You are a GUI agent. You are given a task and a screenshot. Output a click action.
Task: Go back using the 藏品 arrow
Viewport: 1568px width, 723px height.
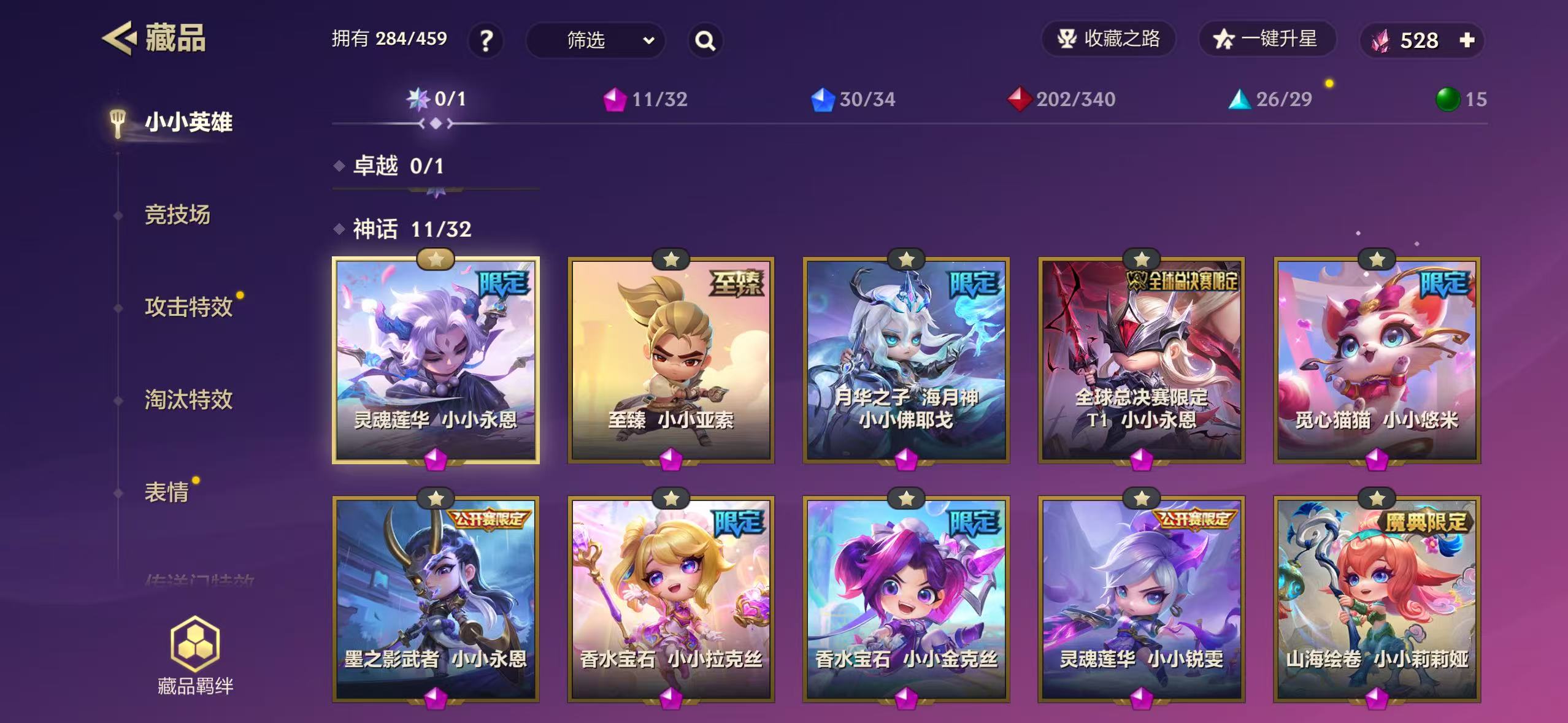[x=118, y=39]
